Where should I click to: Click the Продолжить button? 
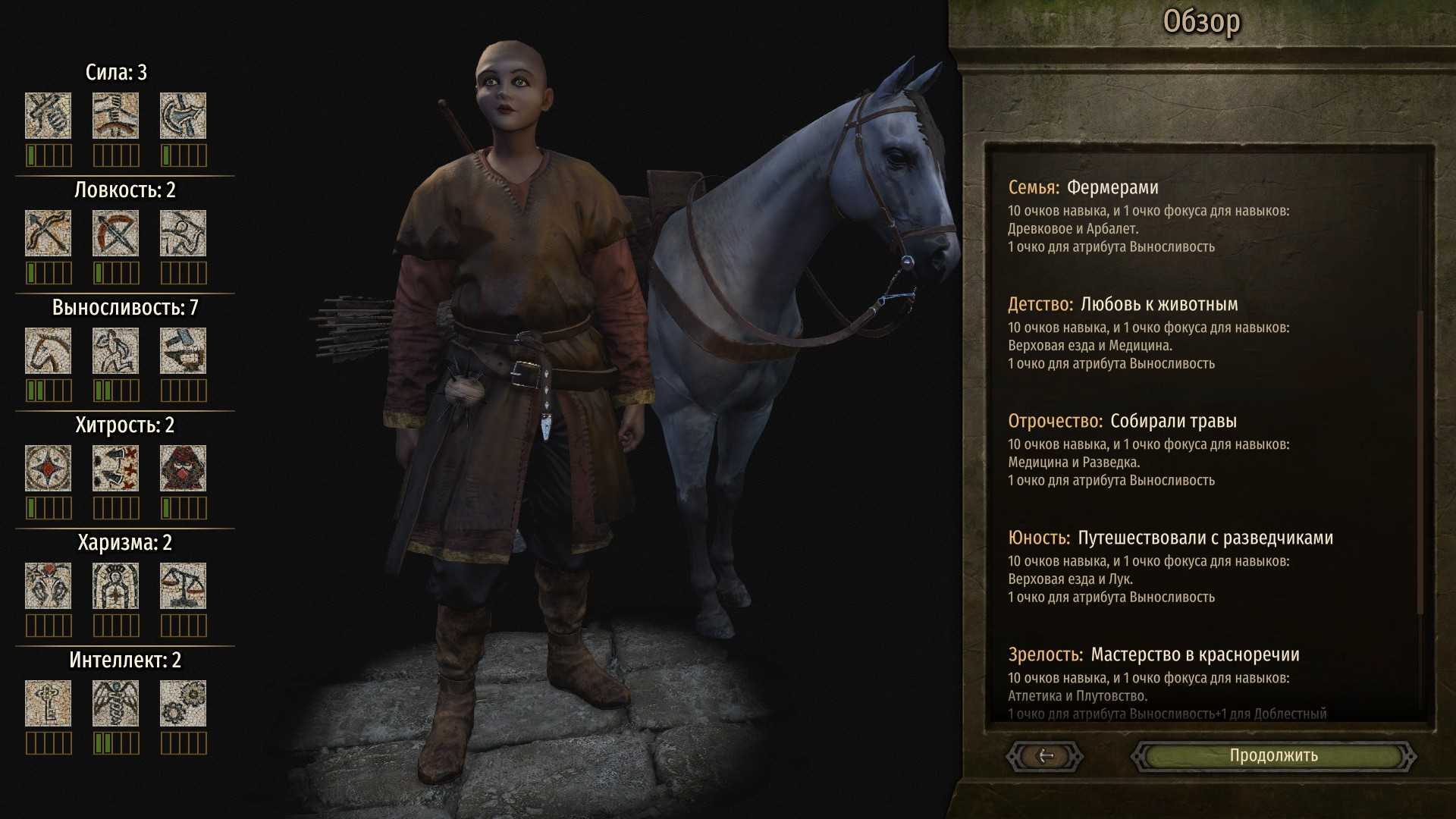1273,755
